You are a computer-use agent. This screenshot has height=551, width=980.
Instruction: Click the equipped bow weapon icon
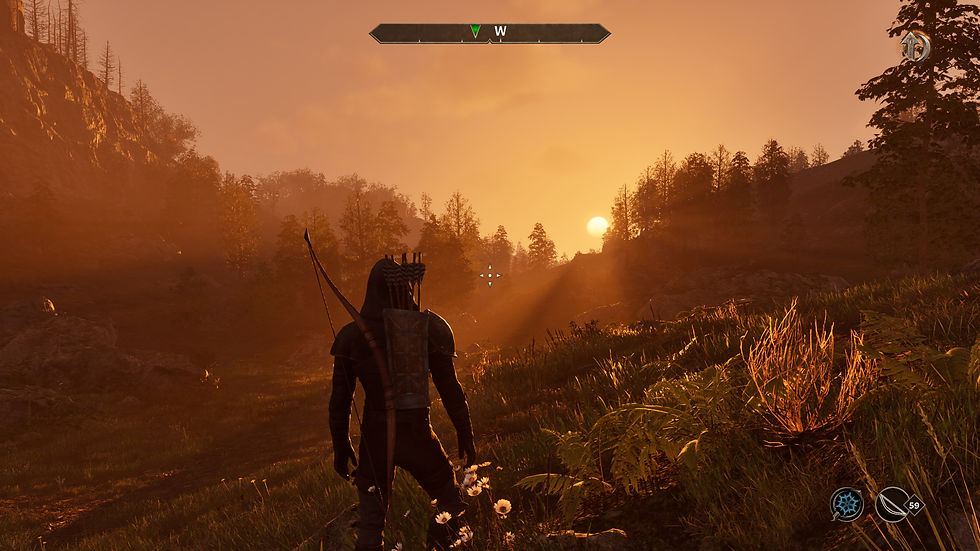(891, 504)
